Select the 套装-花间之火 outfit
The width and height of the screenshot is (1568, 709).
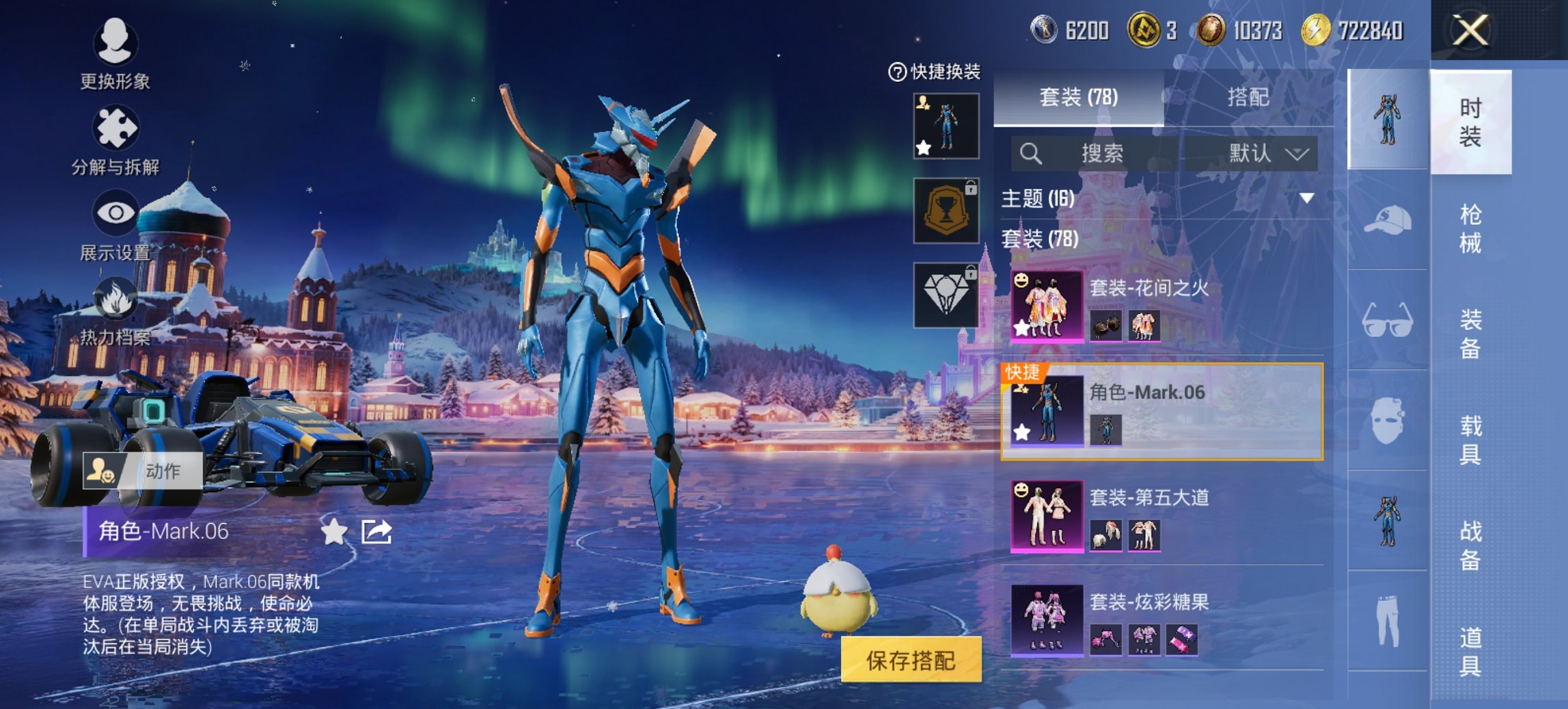[1161, 306]
